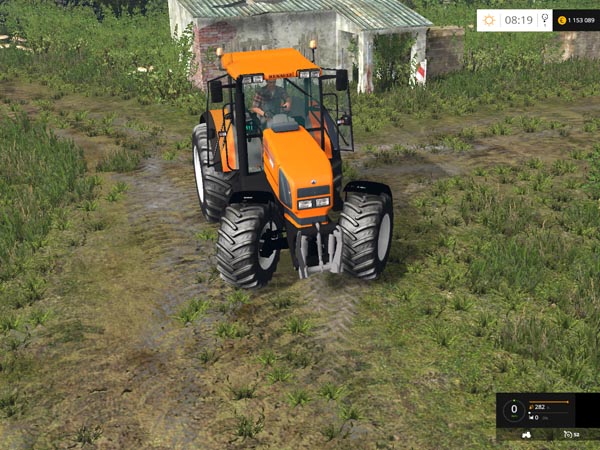Image resolution: width=600 pixels, height=450 pixels.
Task: Select the time scale icon beside the clock
Action: [544, 20]
